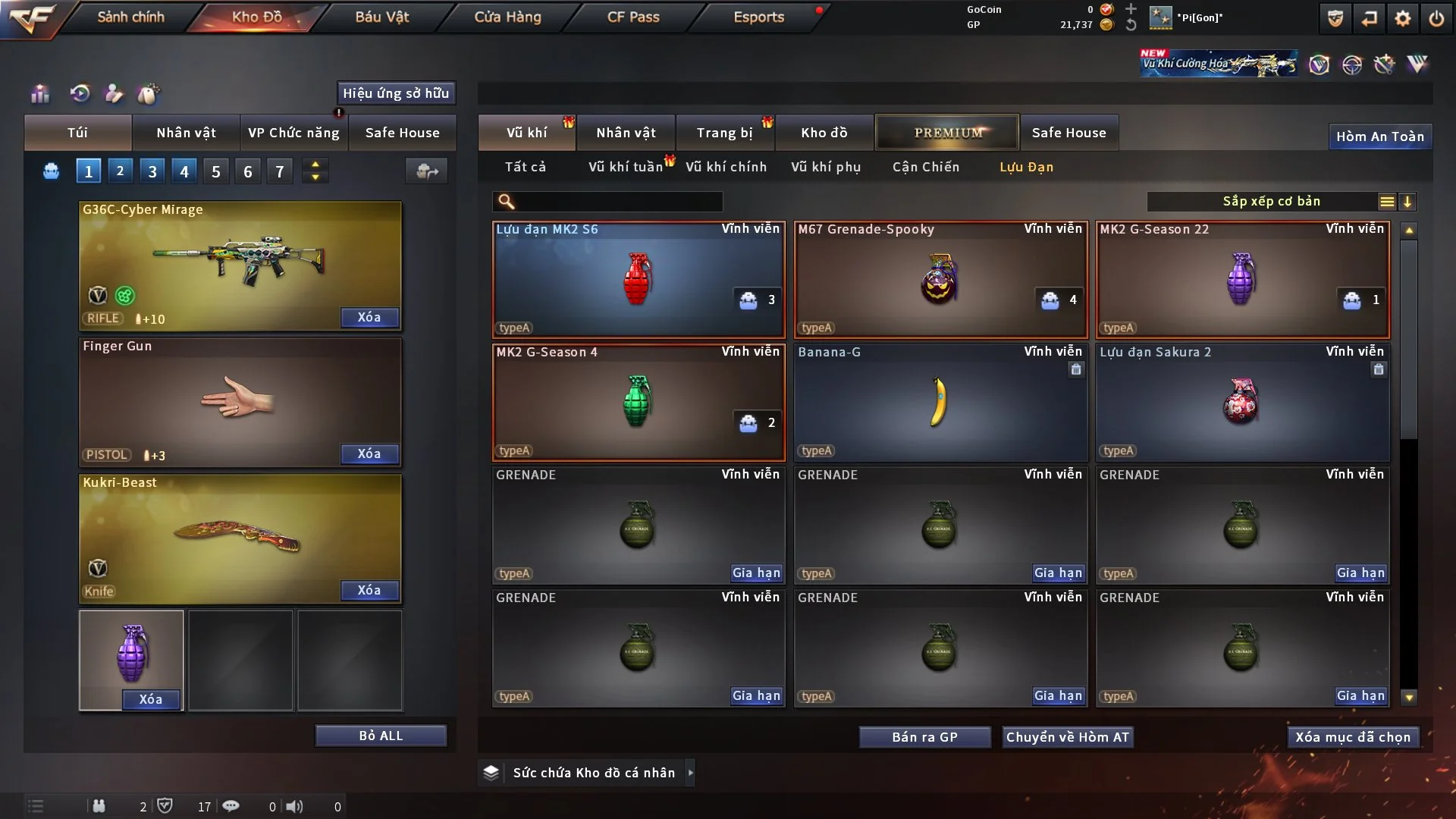Open the Sắp xếp cơ bản sort dropdown

1271,202
